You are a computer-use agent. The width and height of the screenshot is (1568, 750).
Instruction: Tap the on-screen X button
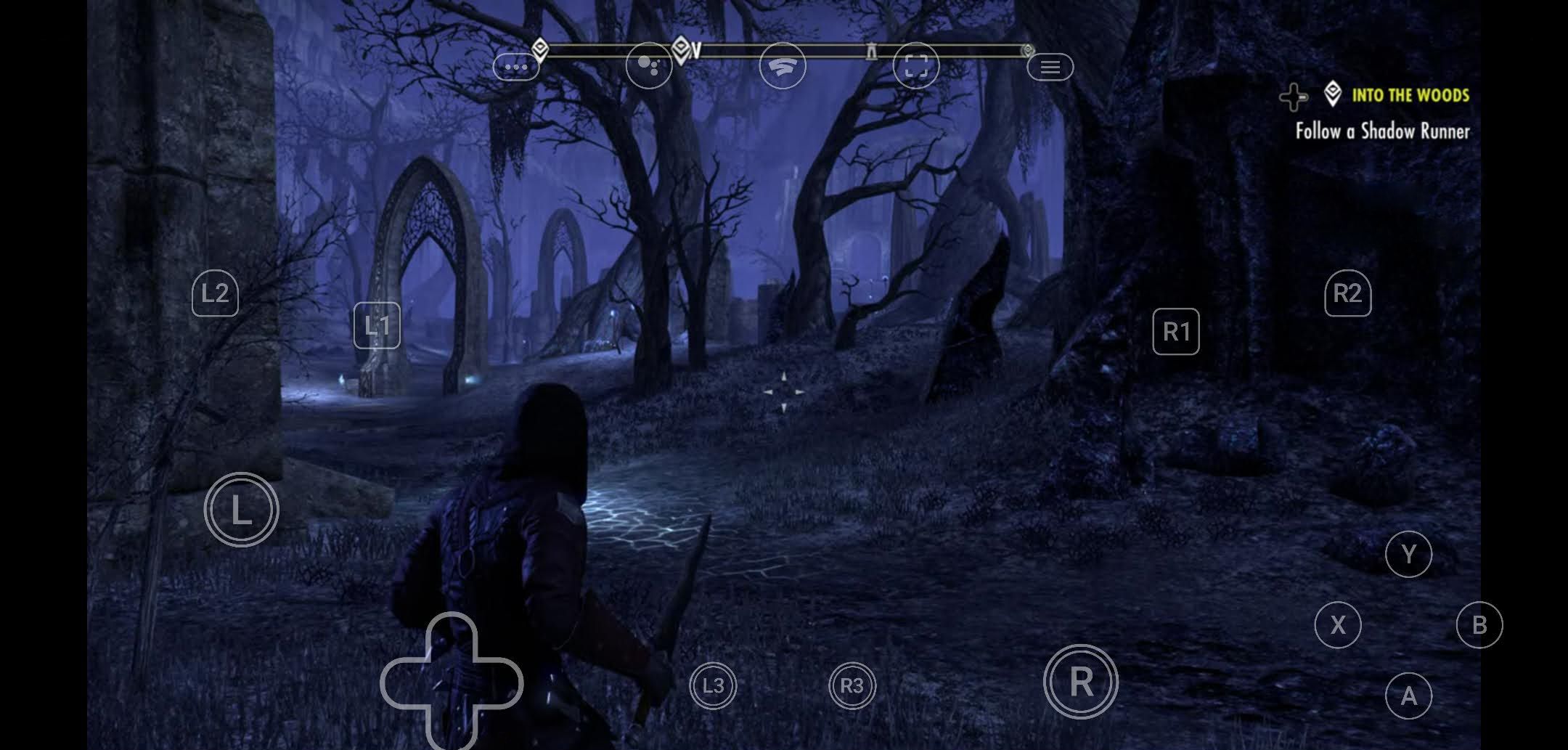coord(1338,625)
